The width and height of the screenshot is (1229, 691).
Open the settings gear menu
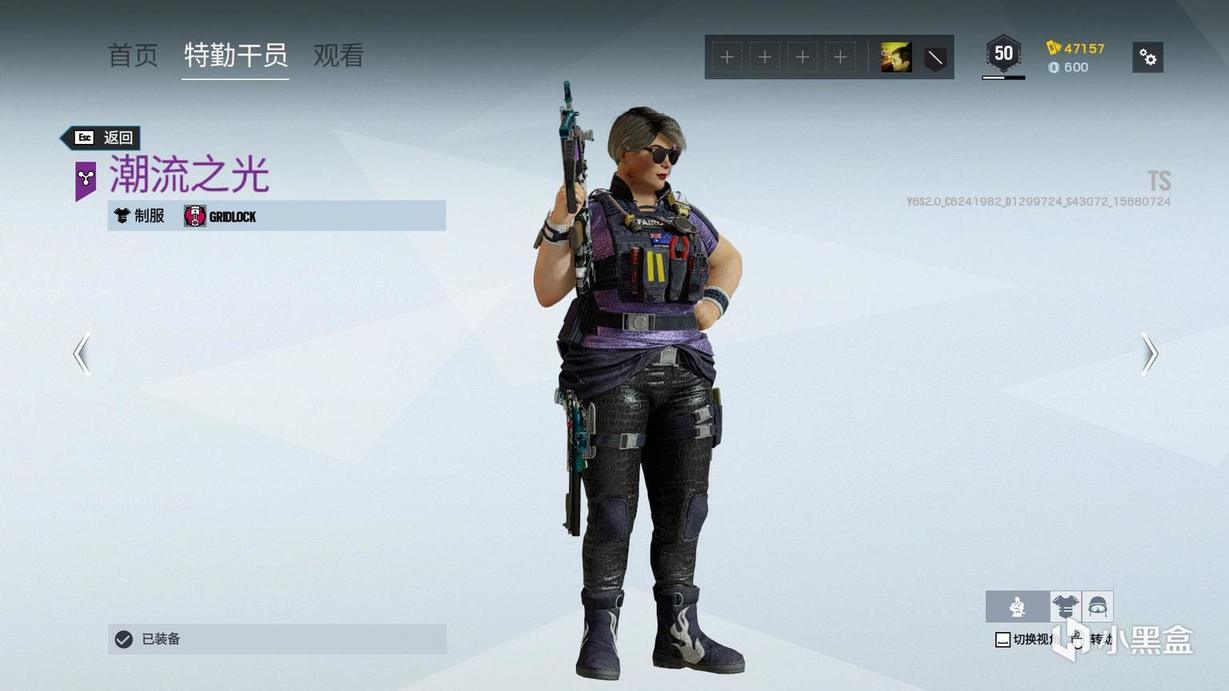coord(1148,57)
